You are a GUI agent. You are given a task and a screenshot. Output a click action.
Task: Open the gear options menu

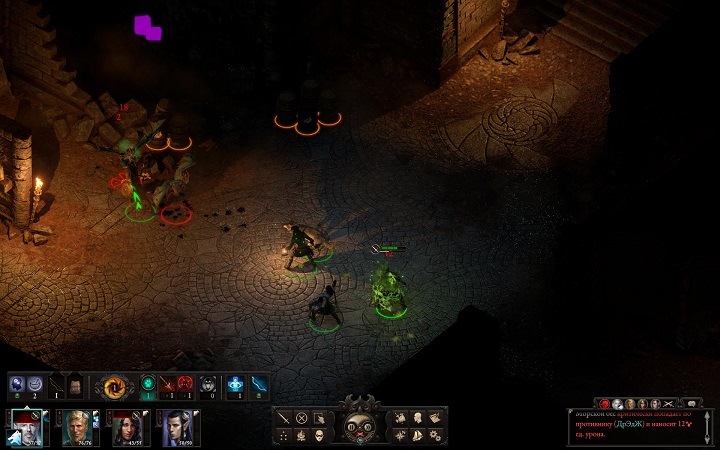point(434,435)
